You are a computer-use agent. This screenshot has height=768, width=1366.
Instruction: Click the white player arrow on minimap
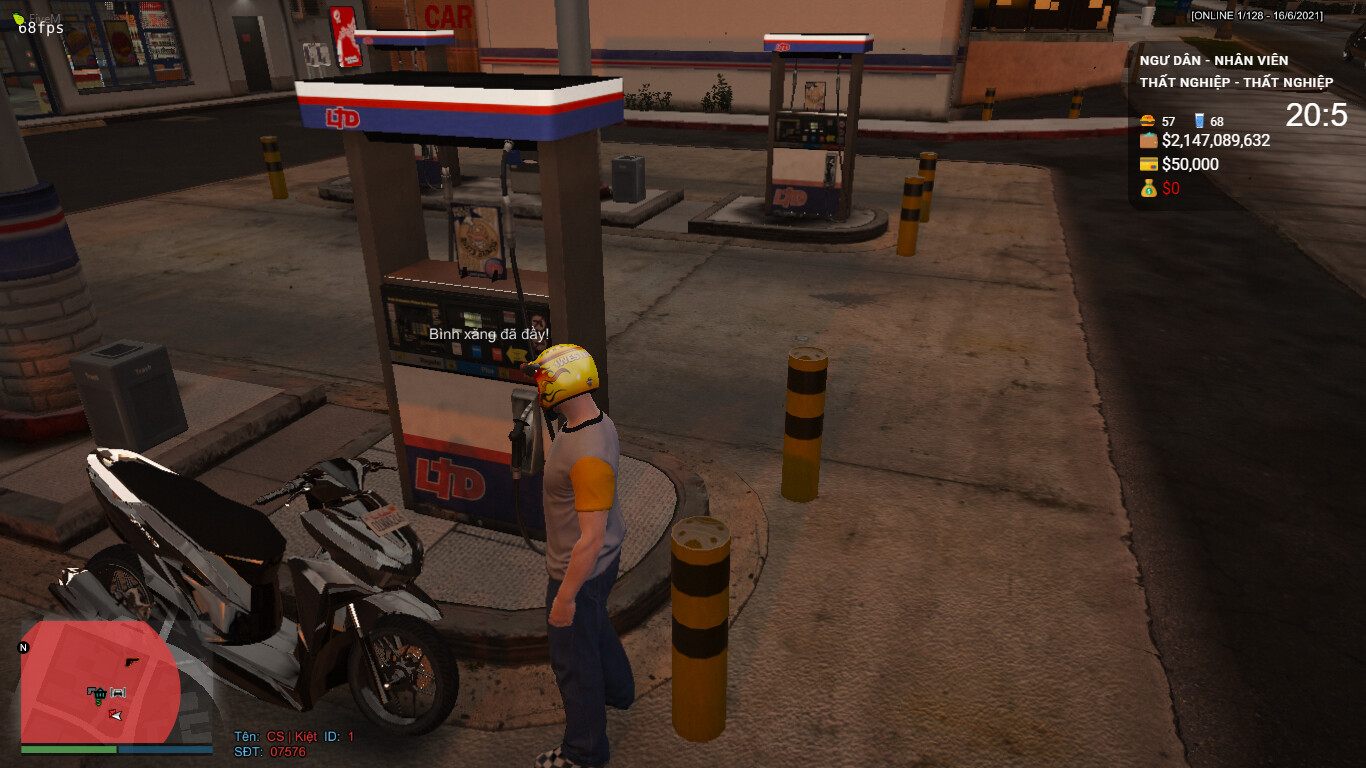click(118, 715)
